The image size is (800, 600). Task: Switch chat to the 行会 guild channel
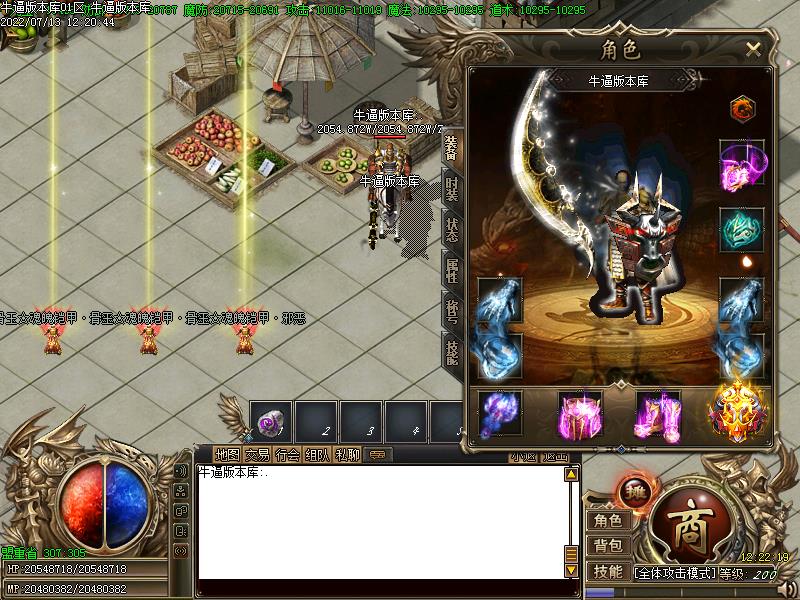click(x=288, y=454)
